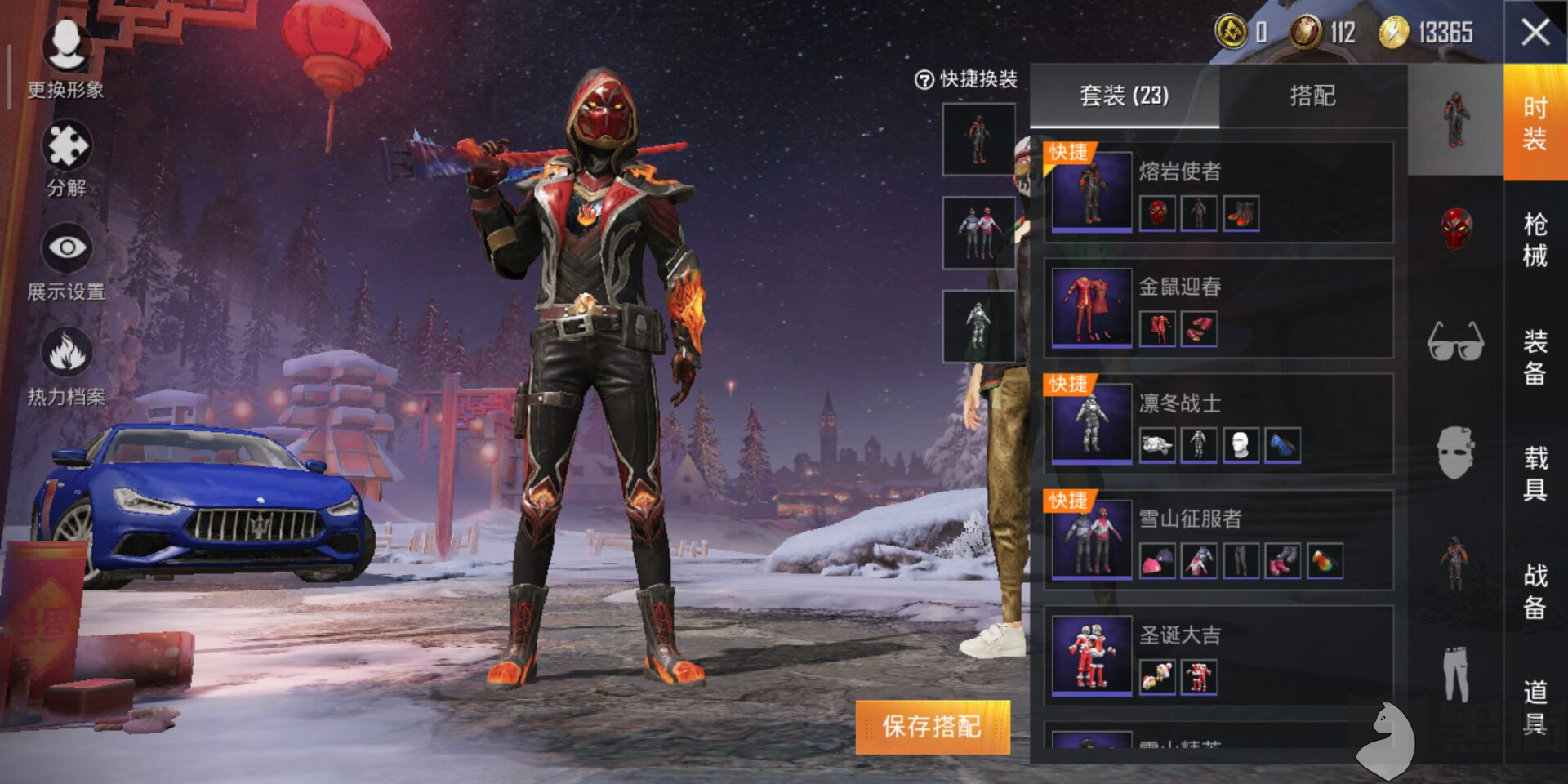Select the 套装 (23) tab
This screenshot has height=784, width=1568.
coord(1124,96)
